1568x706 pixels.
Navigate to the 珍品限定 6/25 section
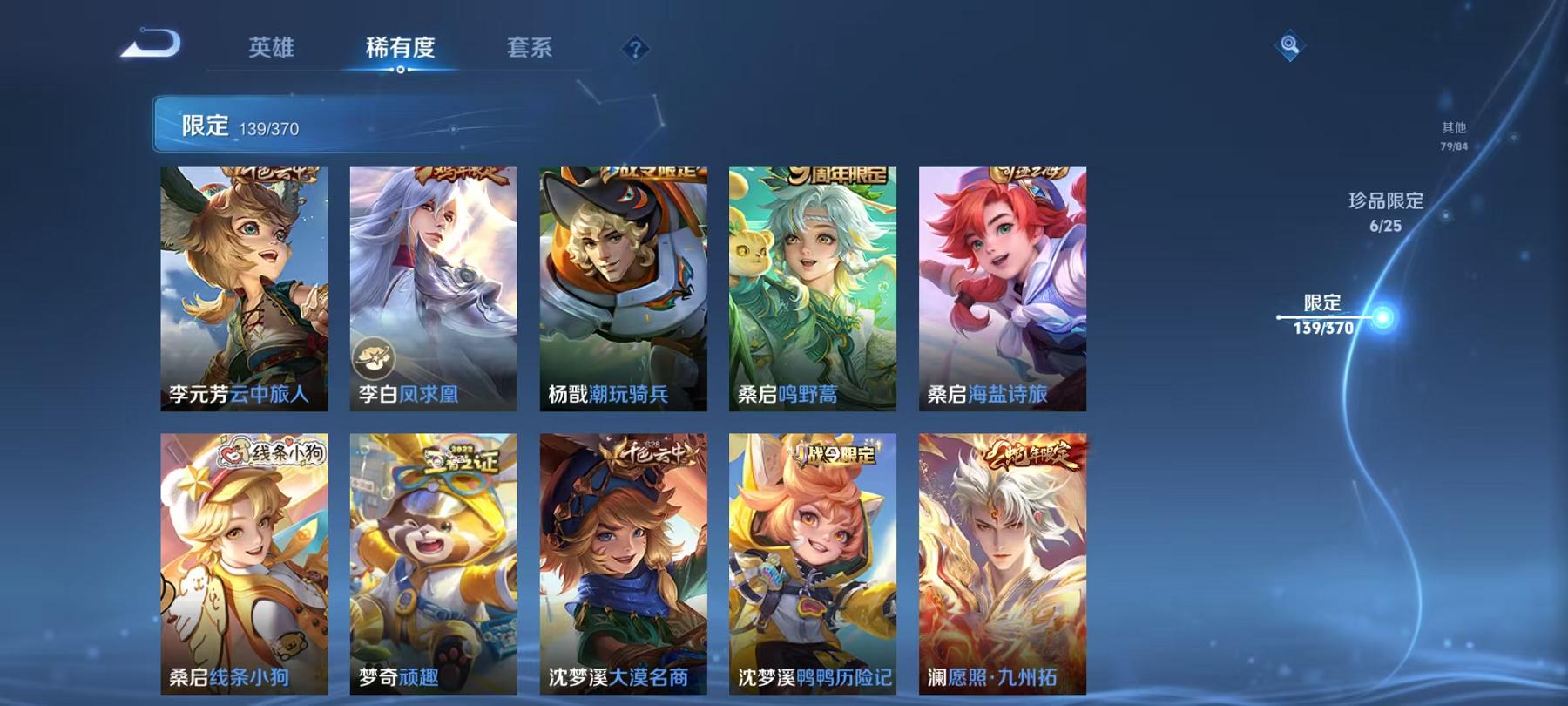coord(1387,212)
